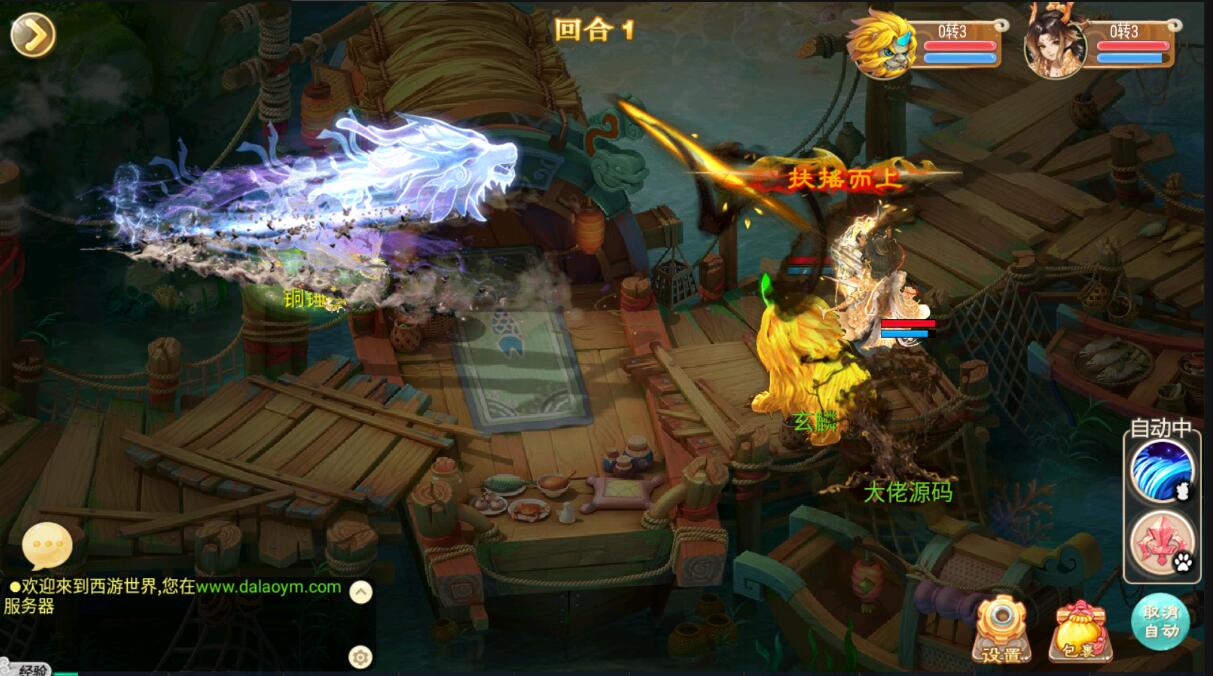Select the female character portrait
The image size is (1213, 676).
(1055, 44)
